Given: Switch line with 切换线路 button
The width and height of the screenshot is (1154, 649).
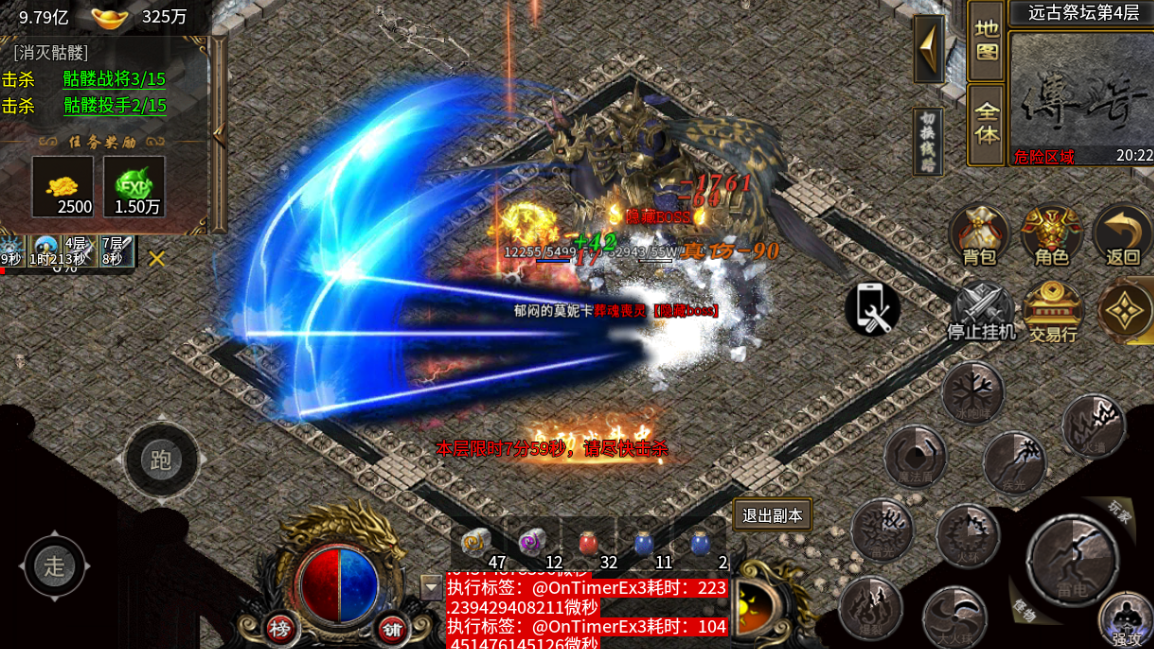Looking at the screenshot, I should [930, 141].
